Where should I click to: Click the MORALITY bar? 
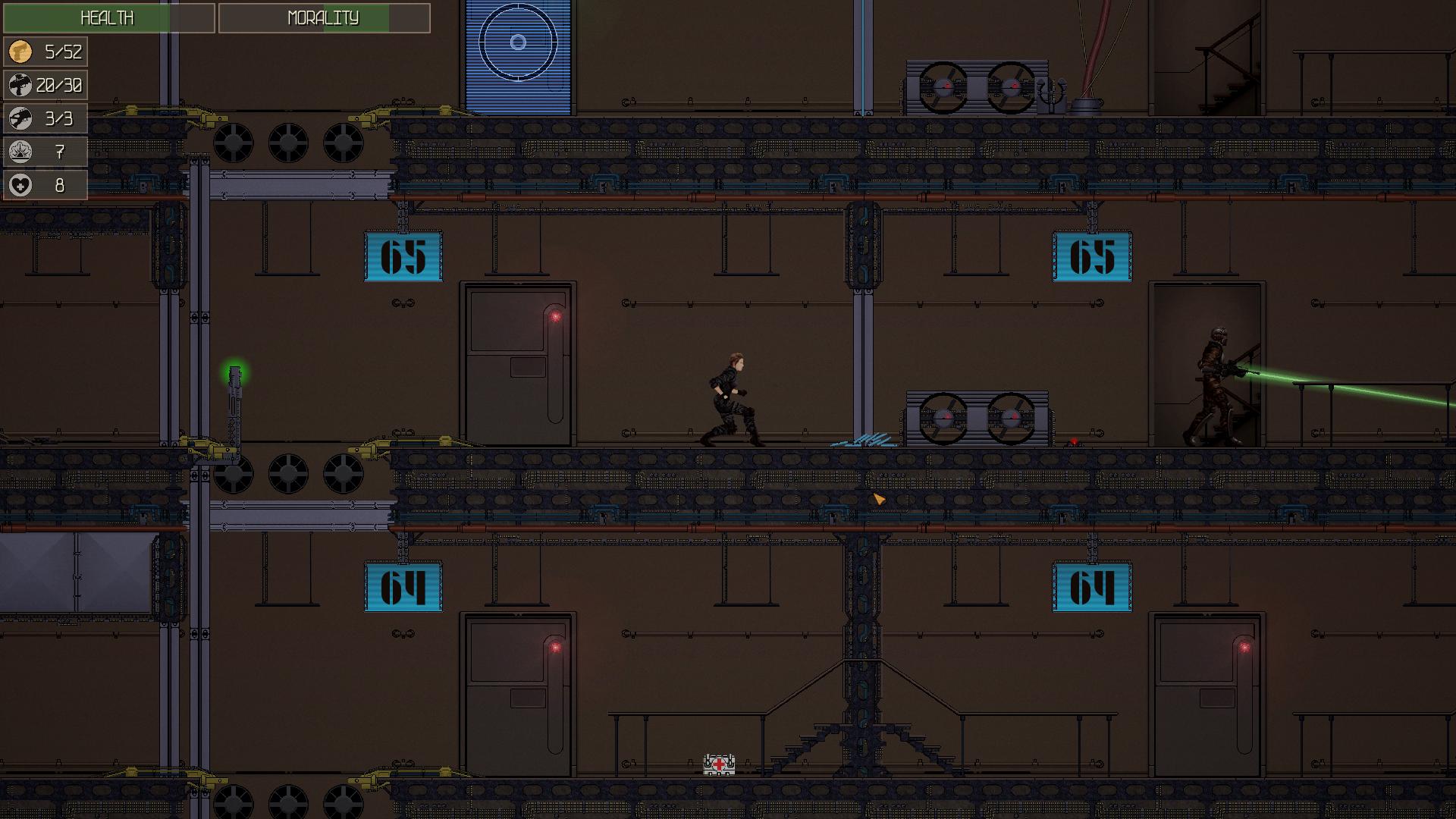click(322, 18)
